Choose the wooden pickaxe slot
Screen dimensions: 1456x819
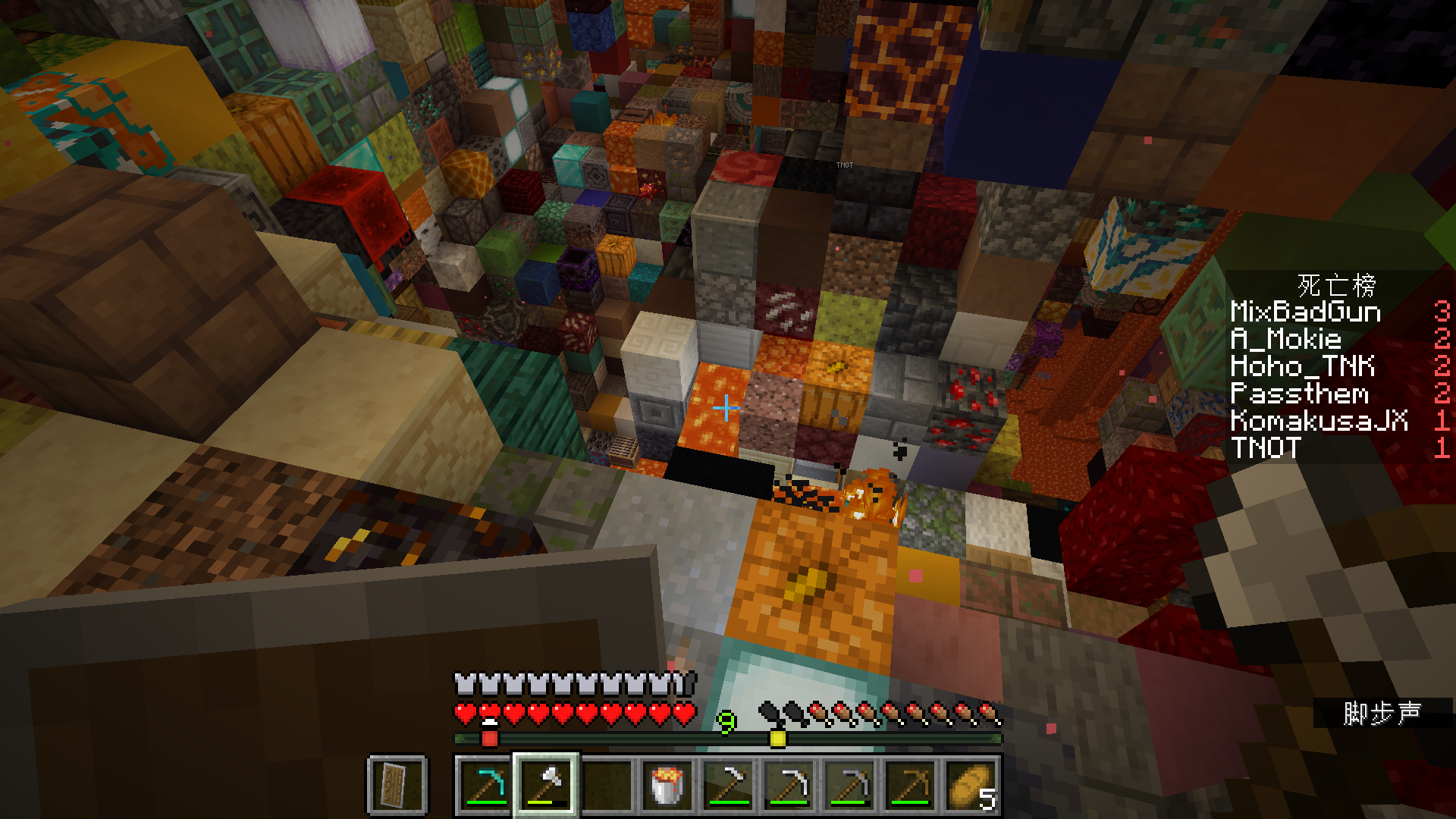(910, 785)
